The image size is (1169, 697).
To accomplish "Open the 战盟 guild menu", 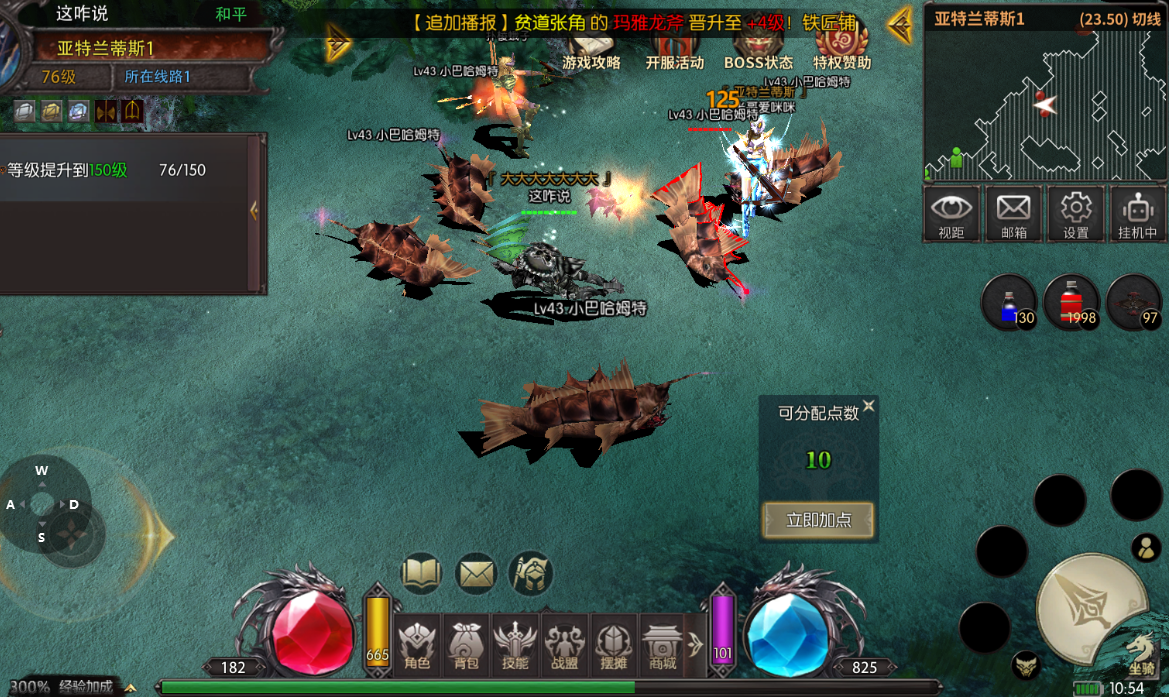I will click(x=564, y=643).
